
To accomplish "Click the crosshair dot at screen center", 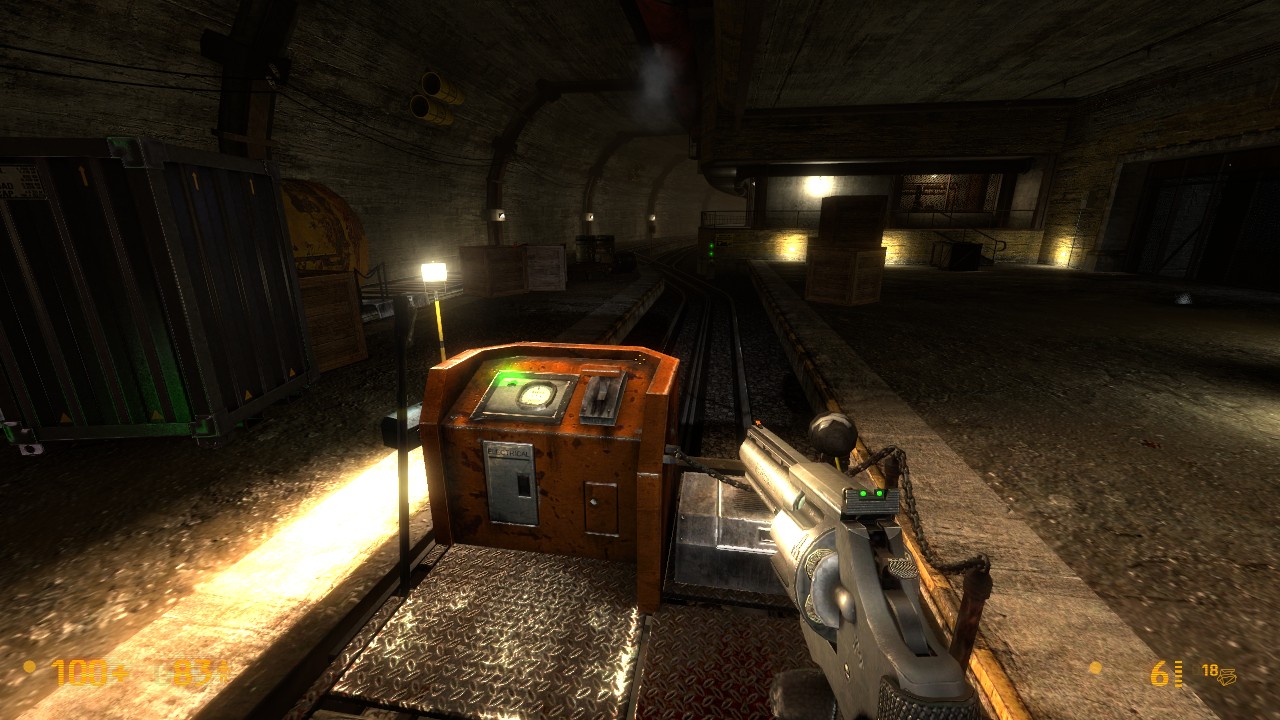I will click(640, 360).
